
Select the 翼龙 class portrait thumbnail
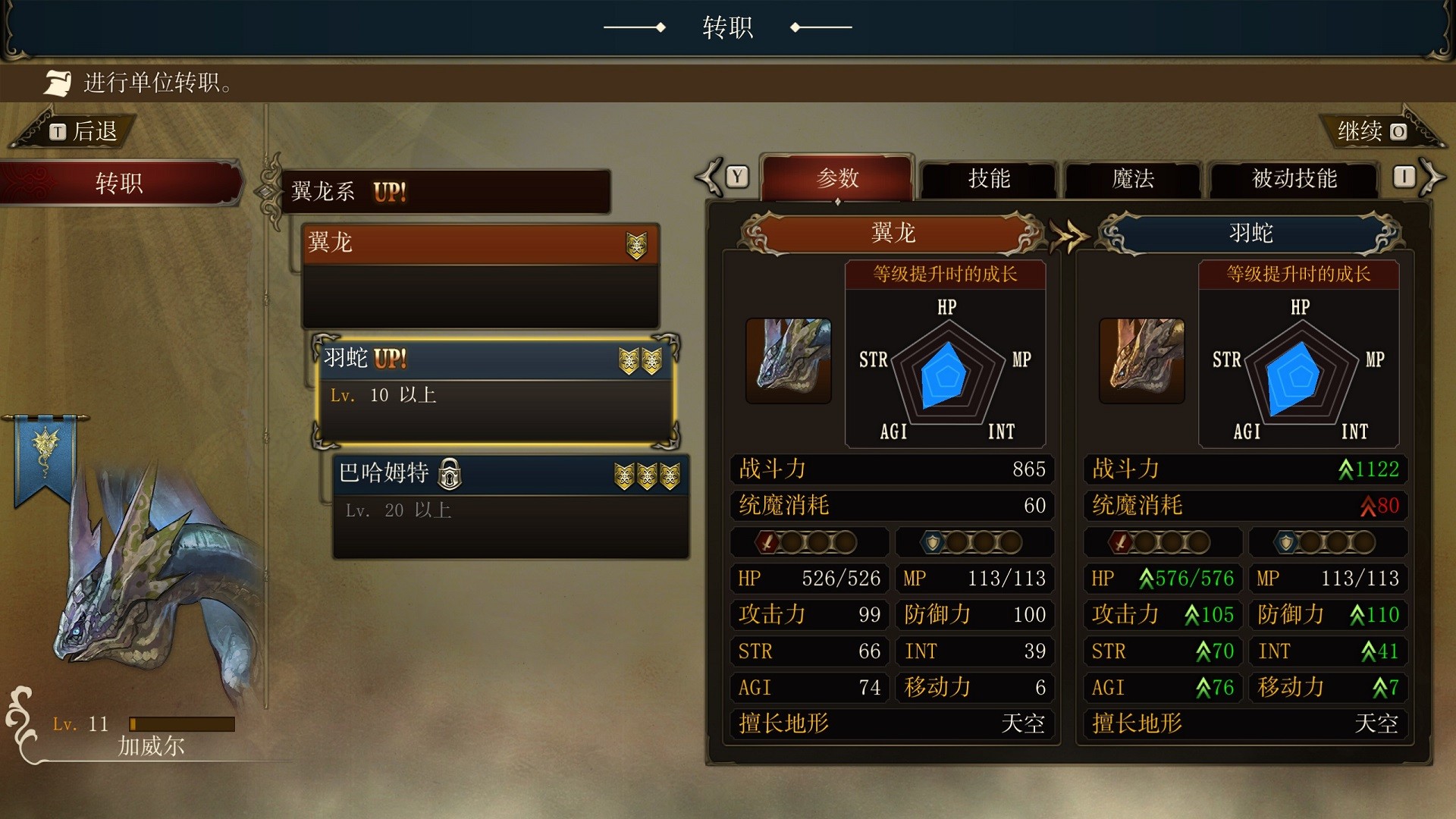789,361
